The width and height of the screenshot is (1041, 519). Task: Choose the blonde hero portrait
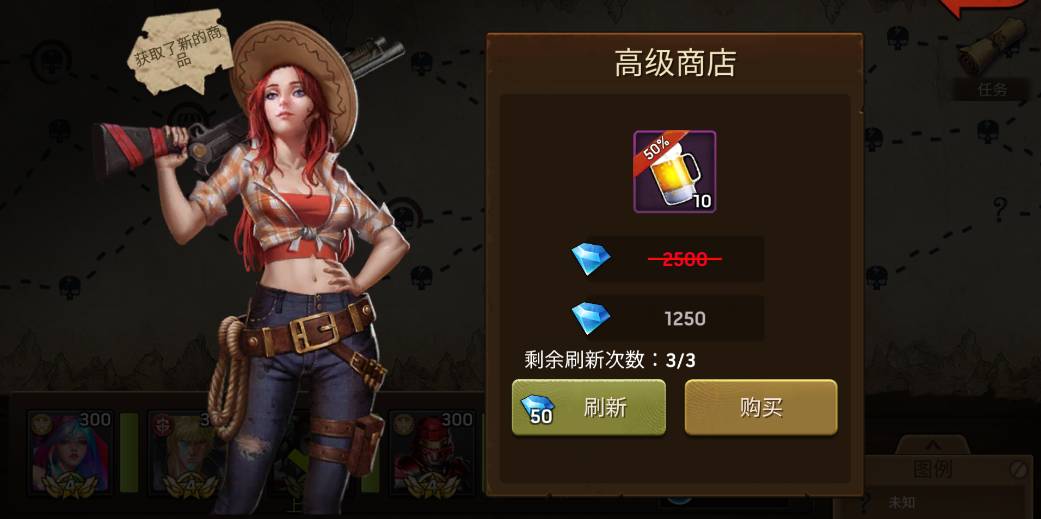click(x=185, y=453)
